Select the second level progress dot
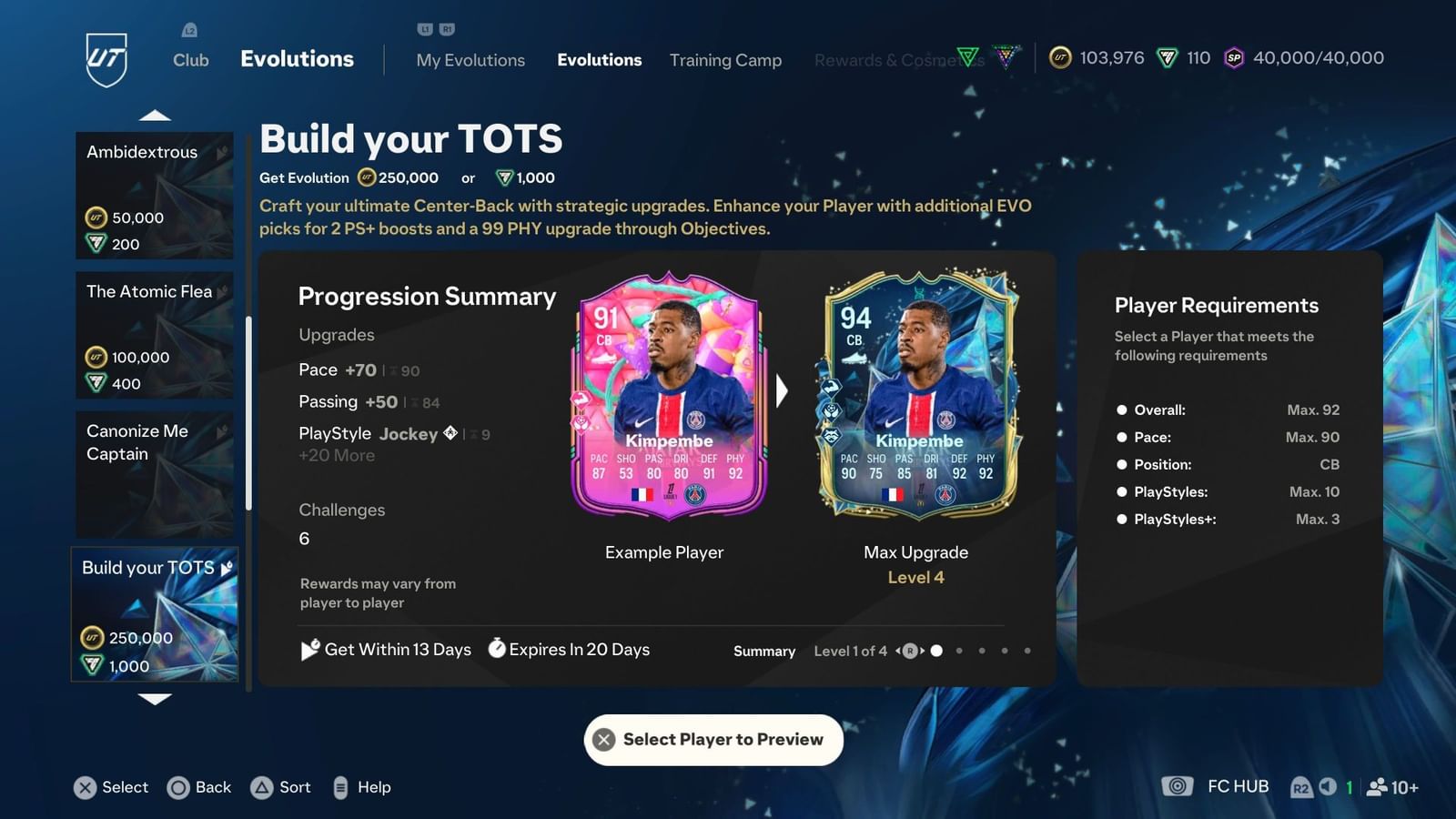This screenshot has height=819, width=1456. click(x=959, y=651)
